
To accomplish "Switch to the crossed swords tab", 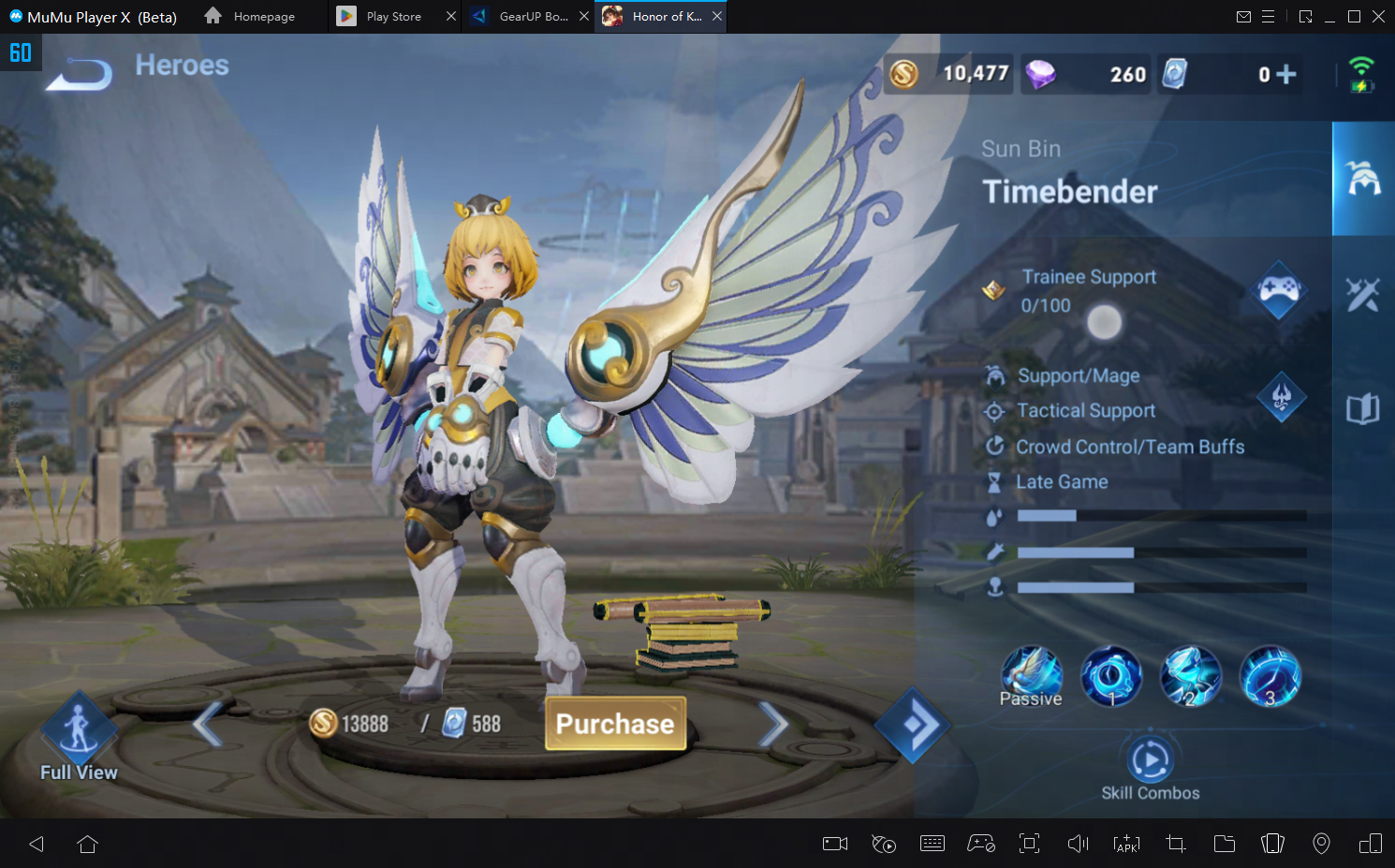I will [1363, 295].
